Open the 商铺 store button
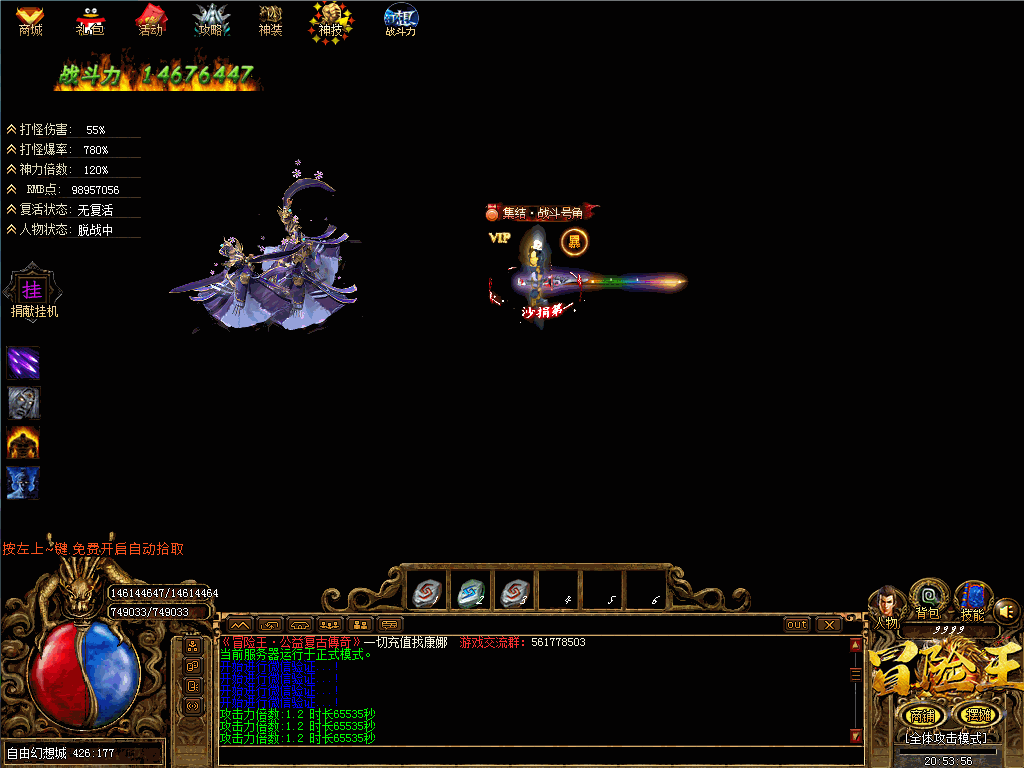1024x768 pixels. pos(922,715)
